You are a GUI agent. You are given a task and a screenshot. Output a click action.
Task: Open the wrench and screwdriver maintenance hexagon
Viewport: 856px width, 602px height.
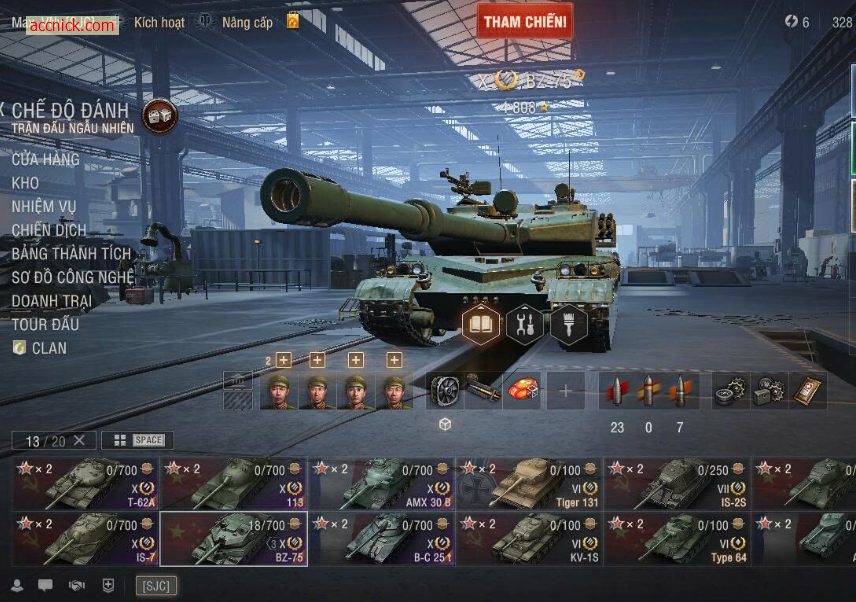click(x=525, y=324)
